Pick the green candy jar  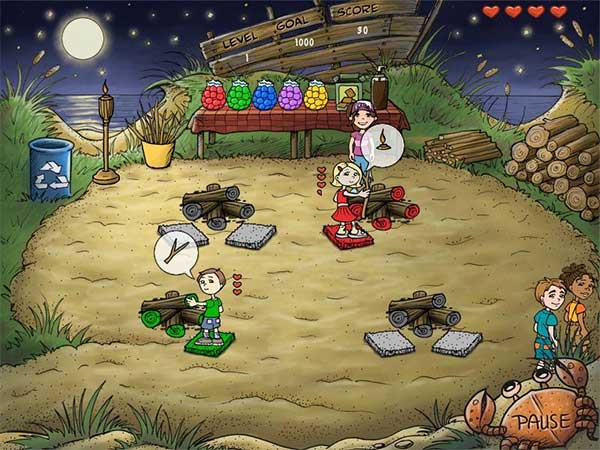(x=238, y=95)
